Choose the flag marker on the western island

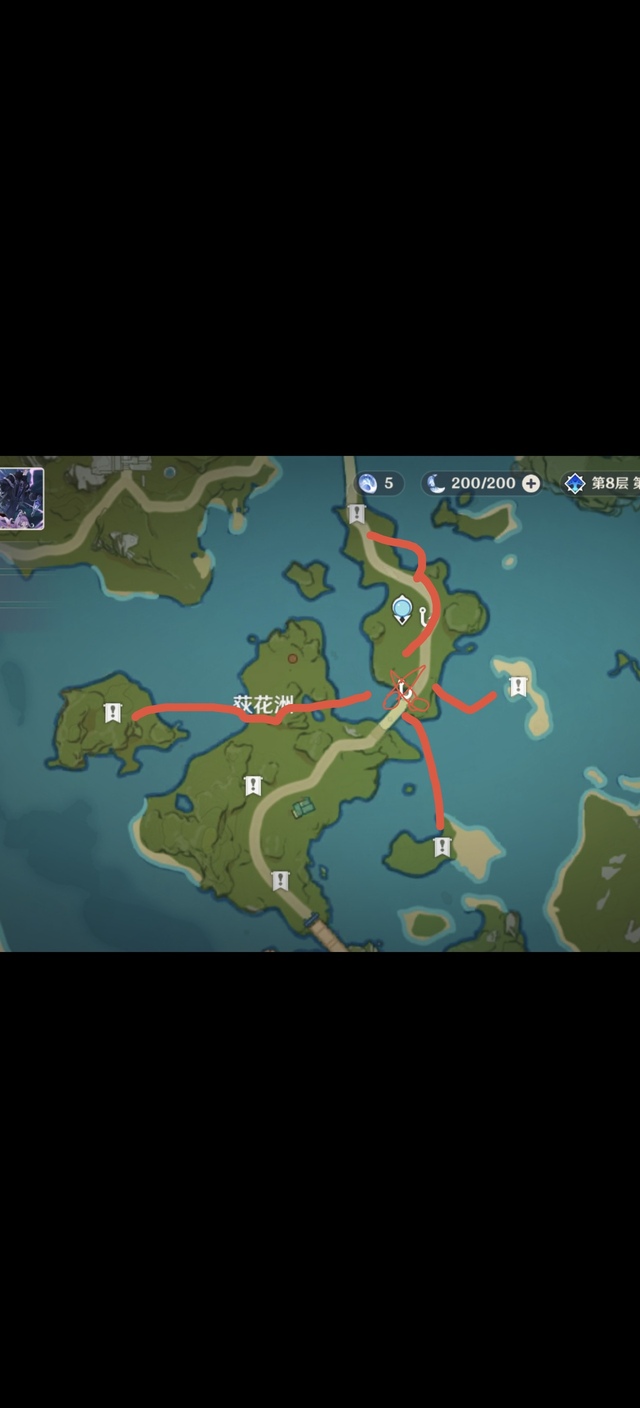(112, 713)
